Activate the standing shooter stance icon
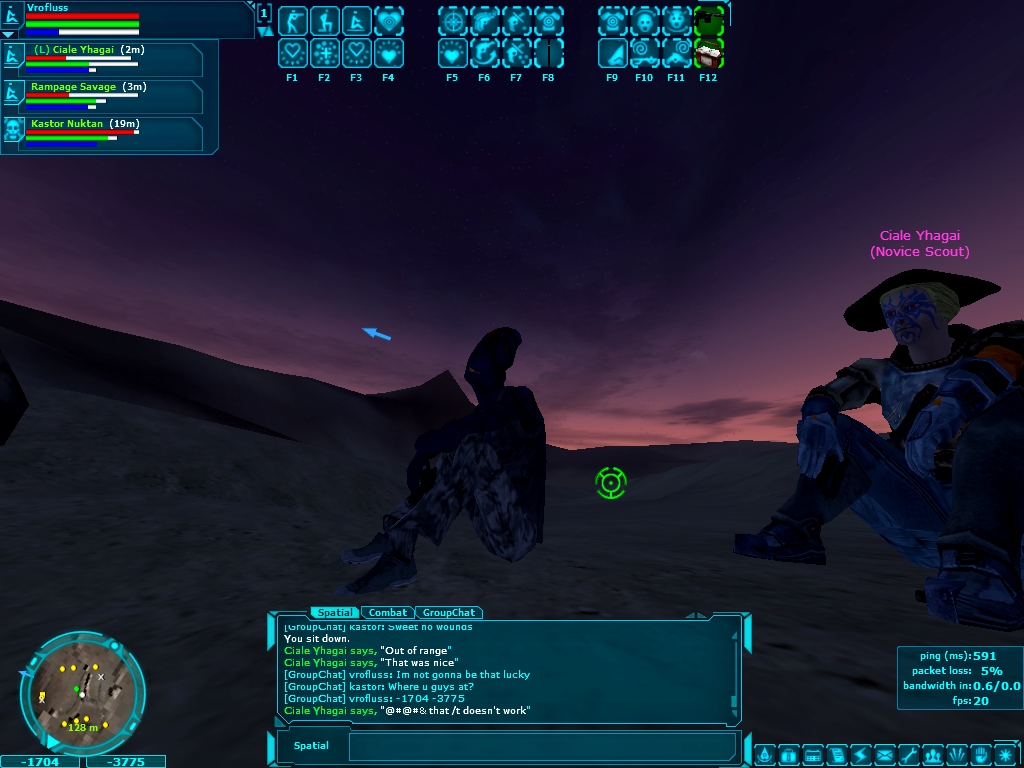 click(x=292, y=20)
